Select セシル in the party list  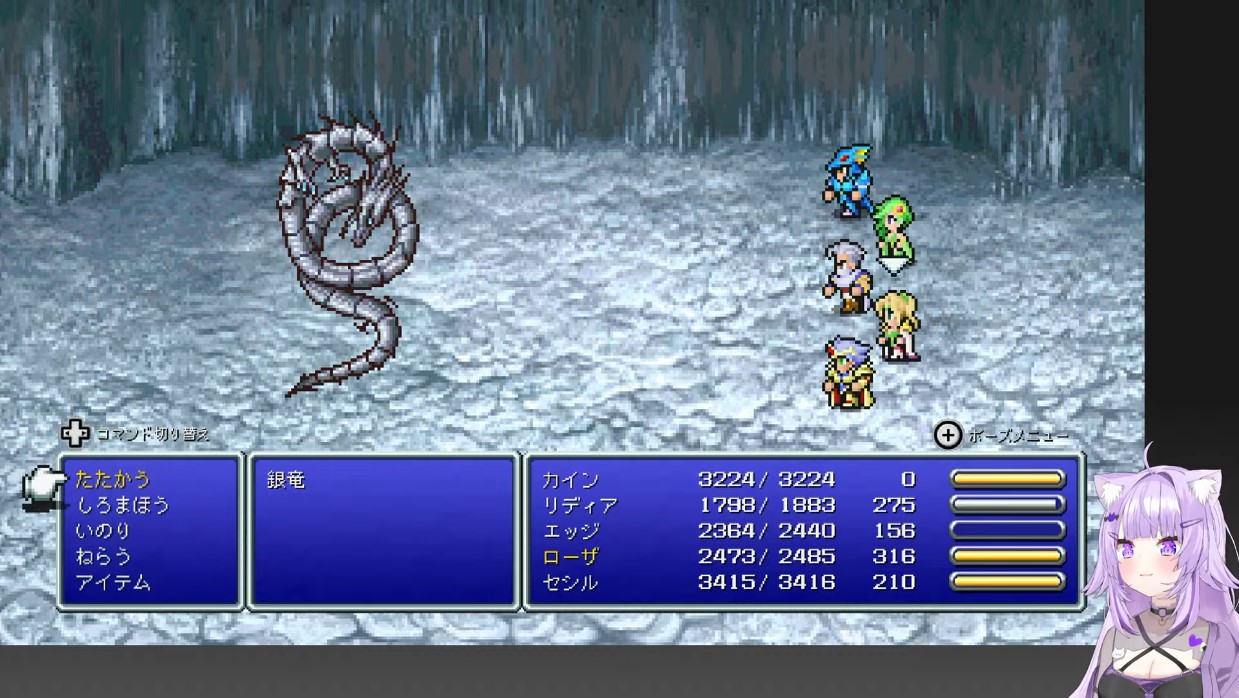pos(570,582)
